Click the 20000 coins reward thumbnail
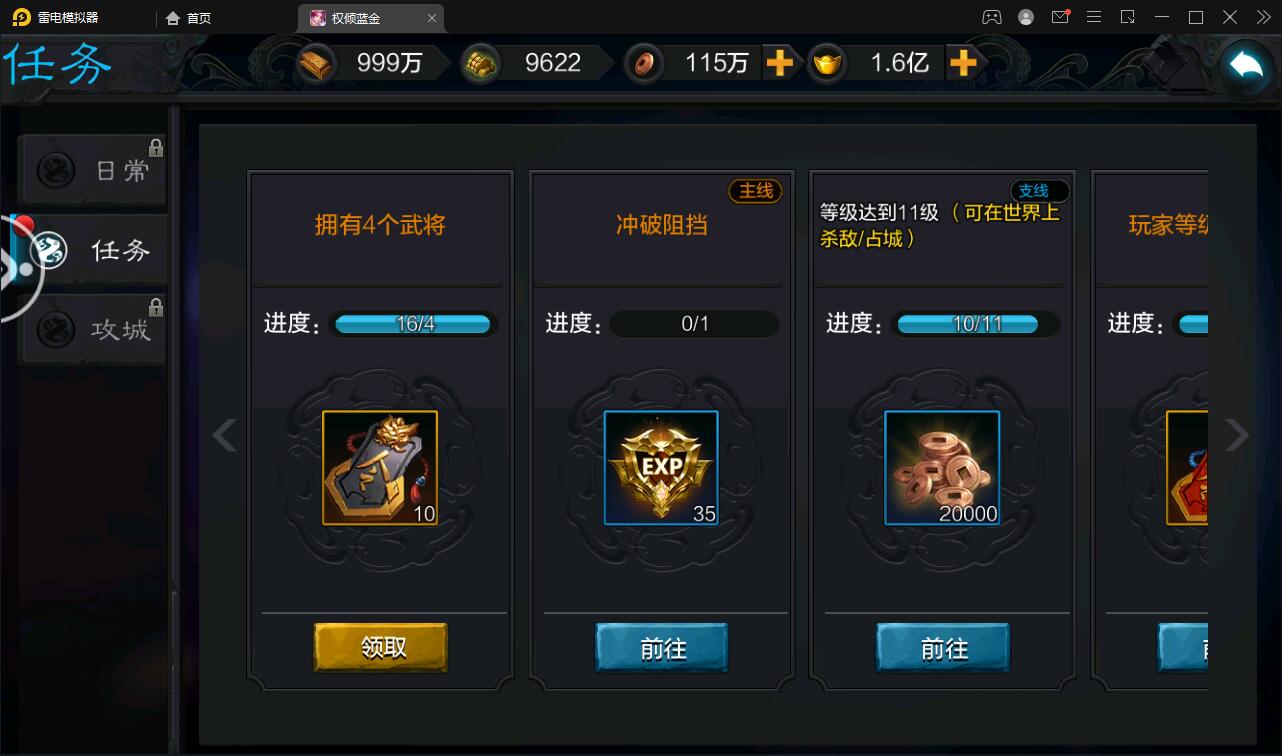Image resolution: width=1282 pixels, height=756 pixels. tap(941, 467)
